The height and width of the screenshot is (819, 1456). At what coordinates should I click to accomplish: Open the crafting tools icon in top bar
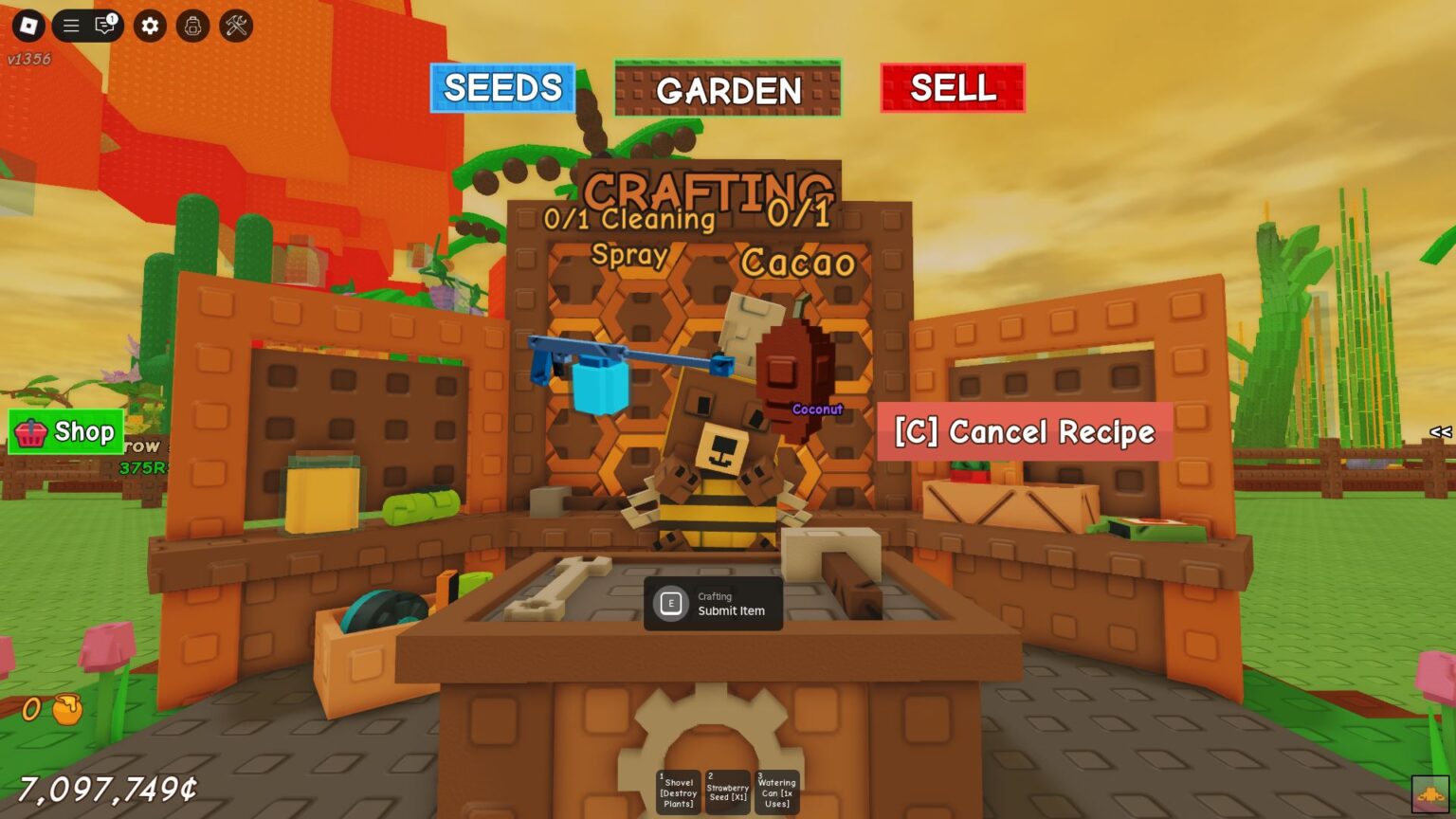tap(235, 26)
